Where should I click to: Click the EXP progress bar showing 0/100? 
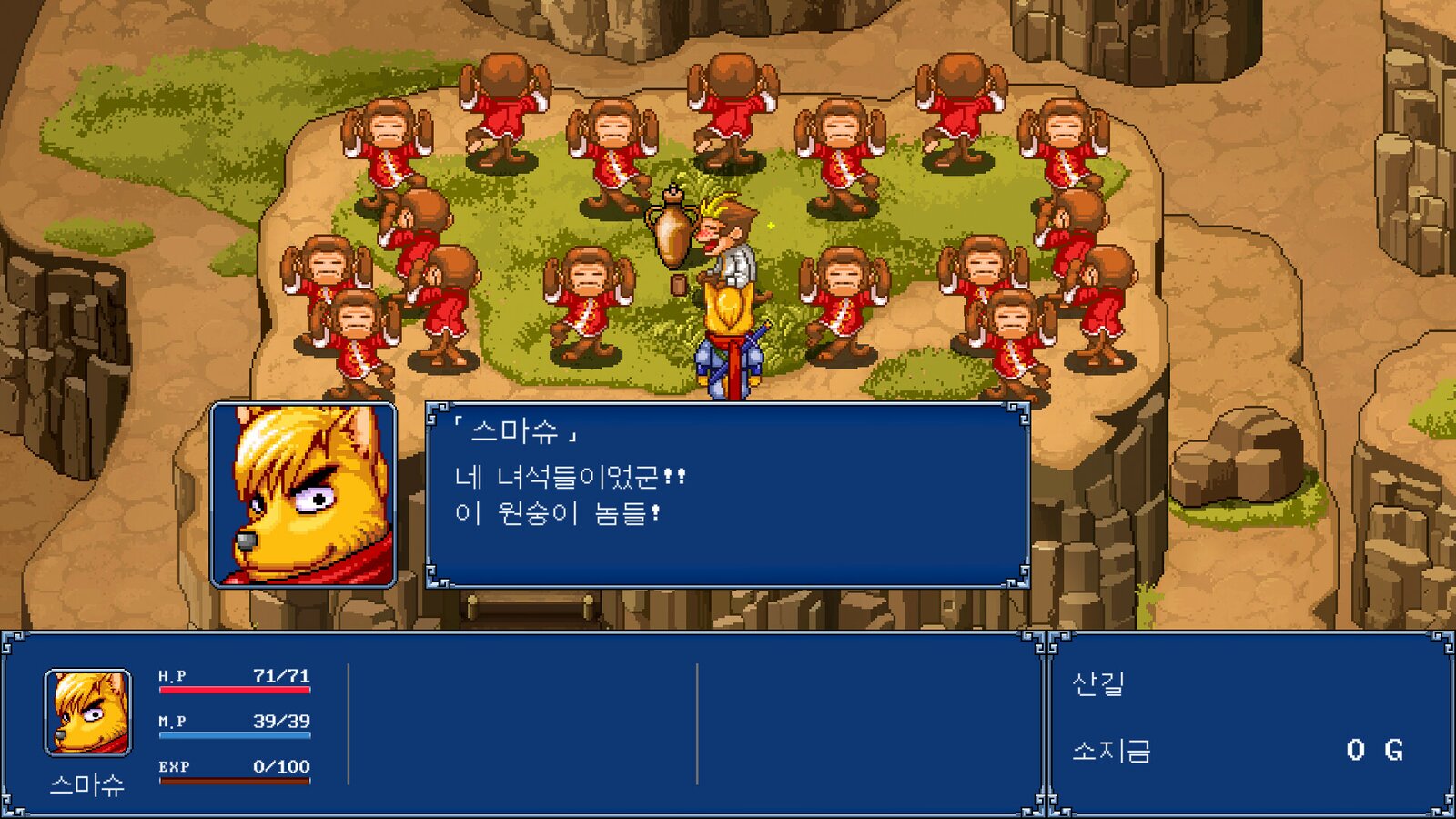click(237, 780)
